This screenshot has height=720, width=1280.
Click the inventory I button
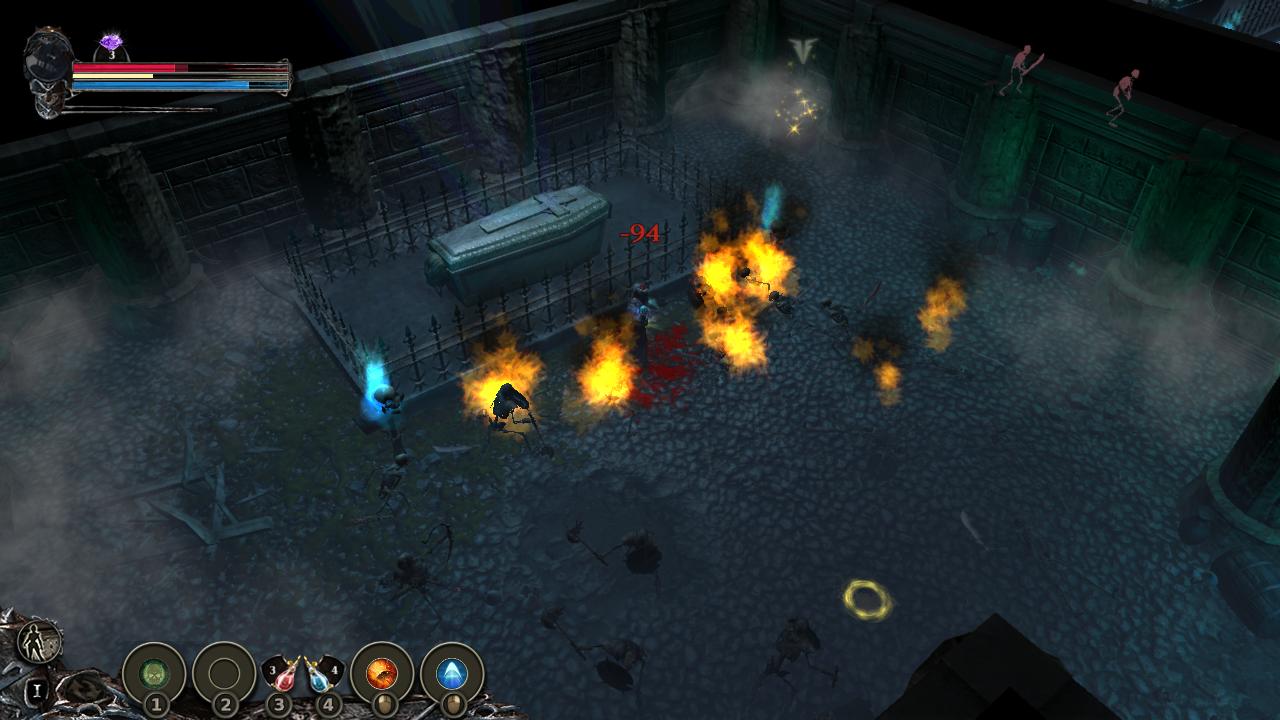[36, 689]
